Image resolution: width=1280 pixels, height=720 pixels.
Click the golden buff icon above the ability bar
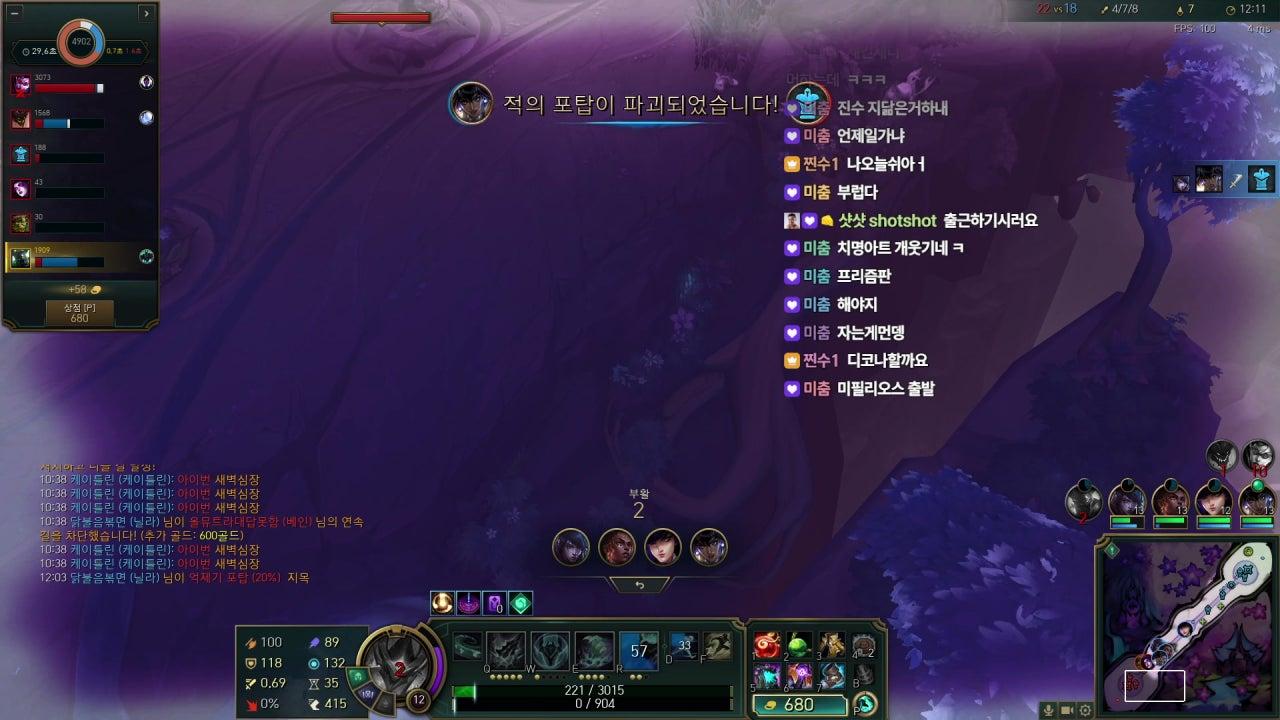441,602
